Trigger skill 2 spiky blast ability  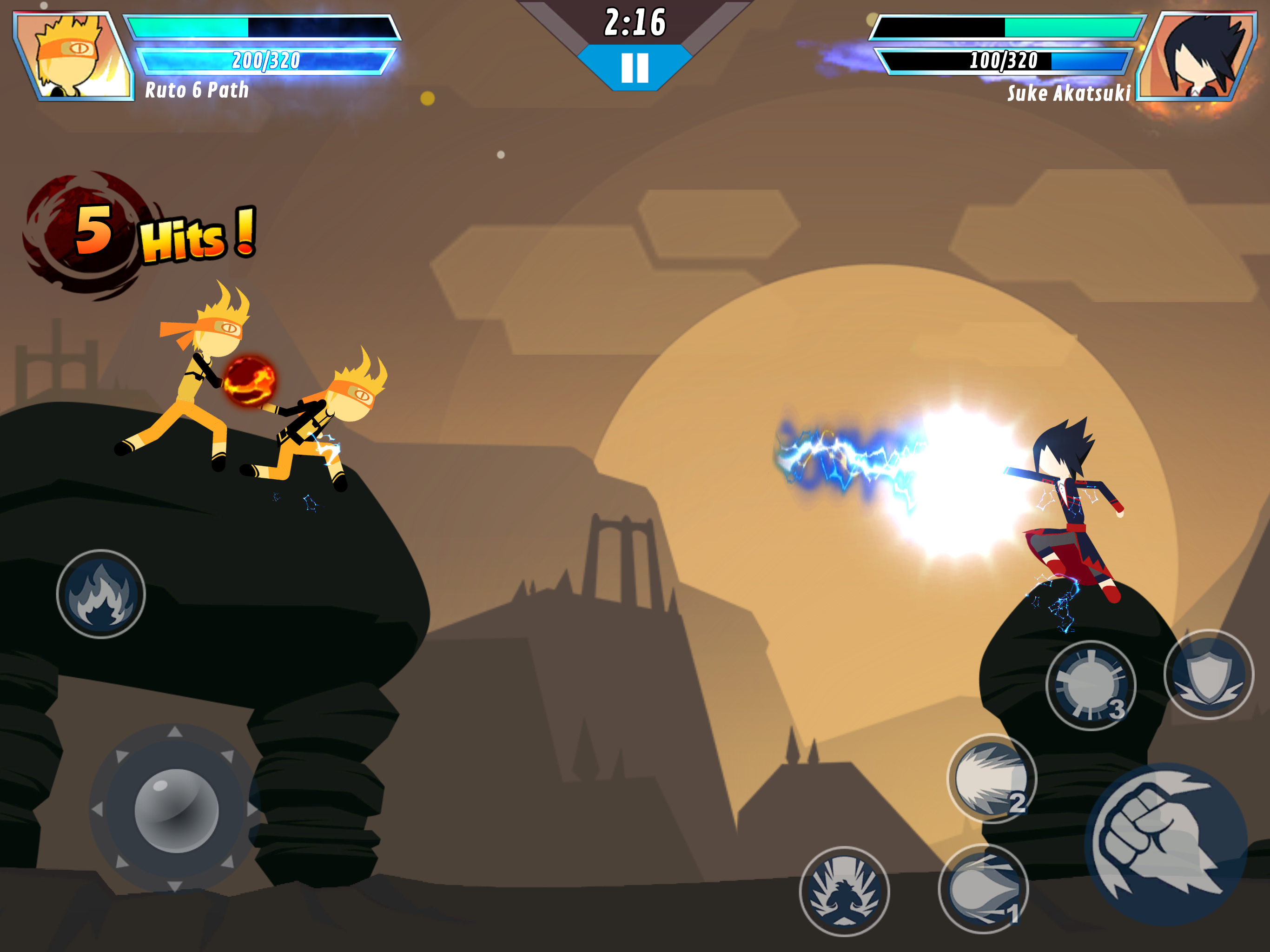pyautogui.click(x=991, y=778)
